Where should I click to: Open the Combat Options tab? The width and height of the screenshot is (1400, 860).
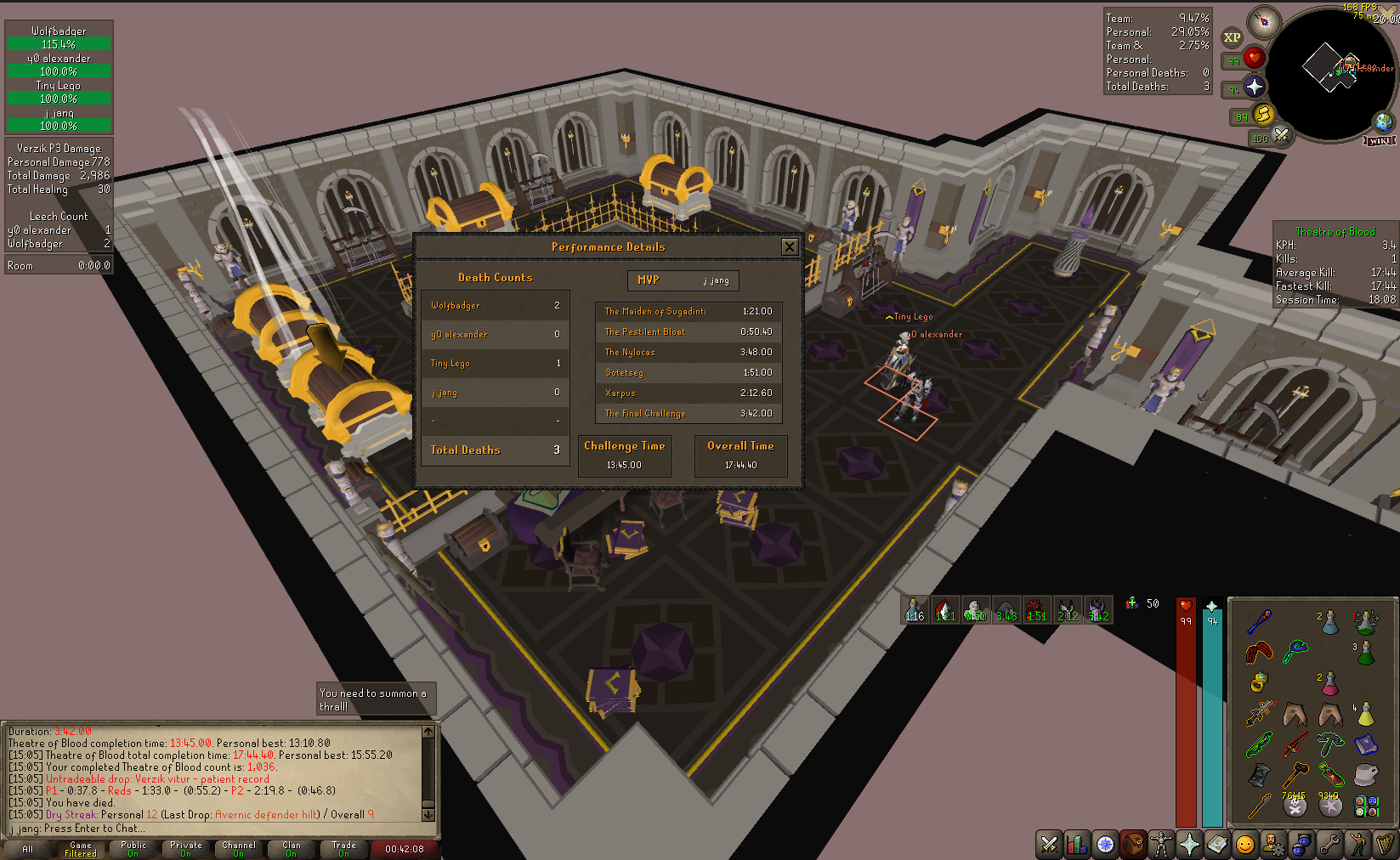1050,844
